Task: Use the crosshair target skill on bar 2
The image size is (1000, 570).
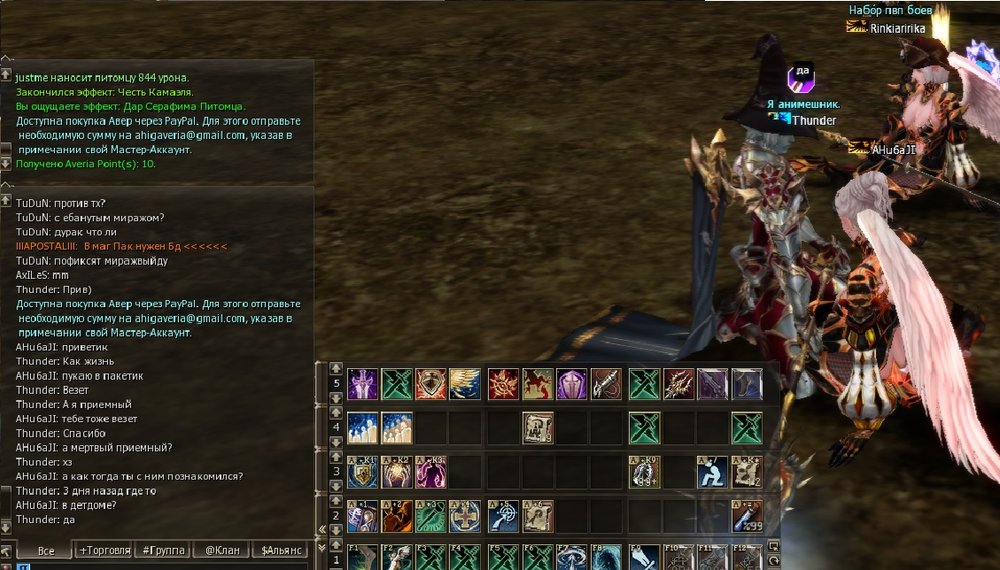Action: (503, 515)
